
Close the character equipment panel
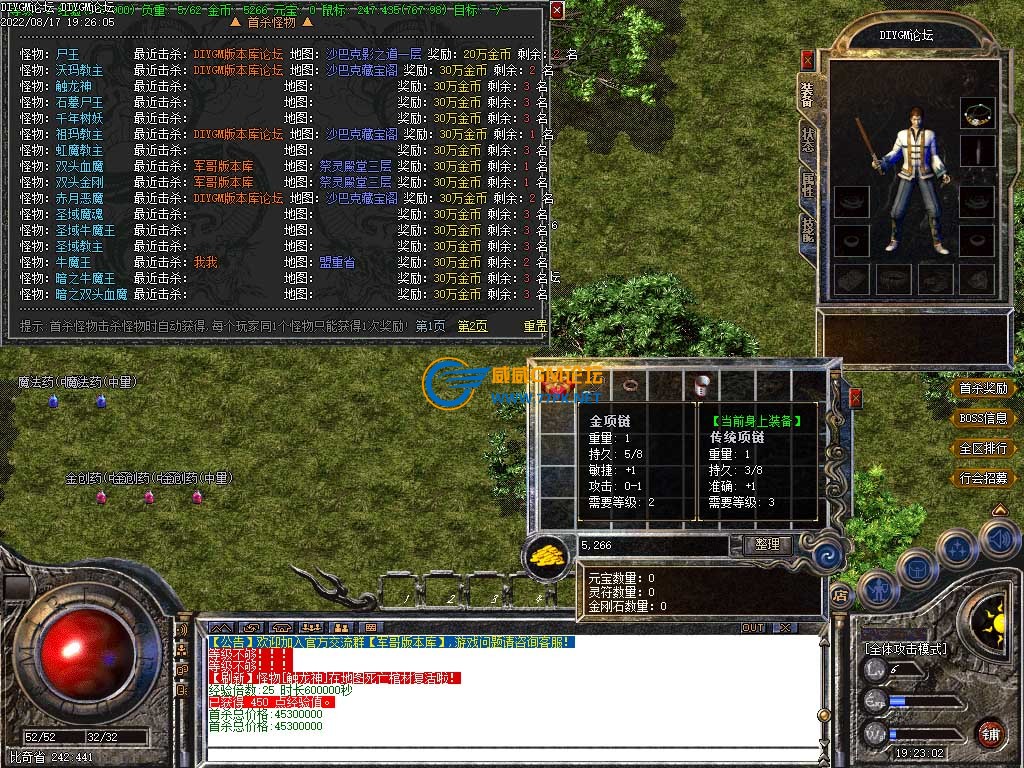[x=808, y=60]
